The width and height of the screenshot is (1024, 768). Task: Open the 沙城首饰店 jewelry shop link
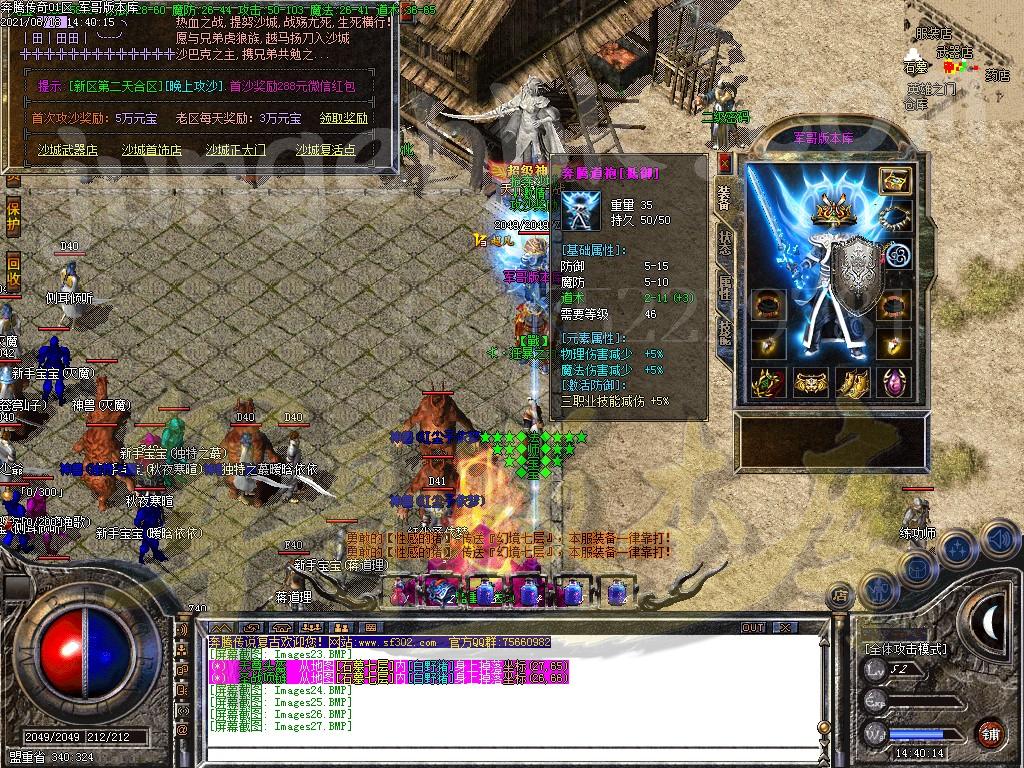click(x=152, y=150)
